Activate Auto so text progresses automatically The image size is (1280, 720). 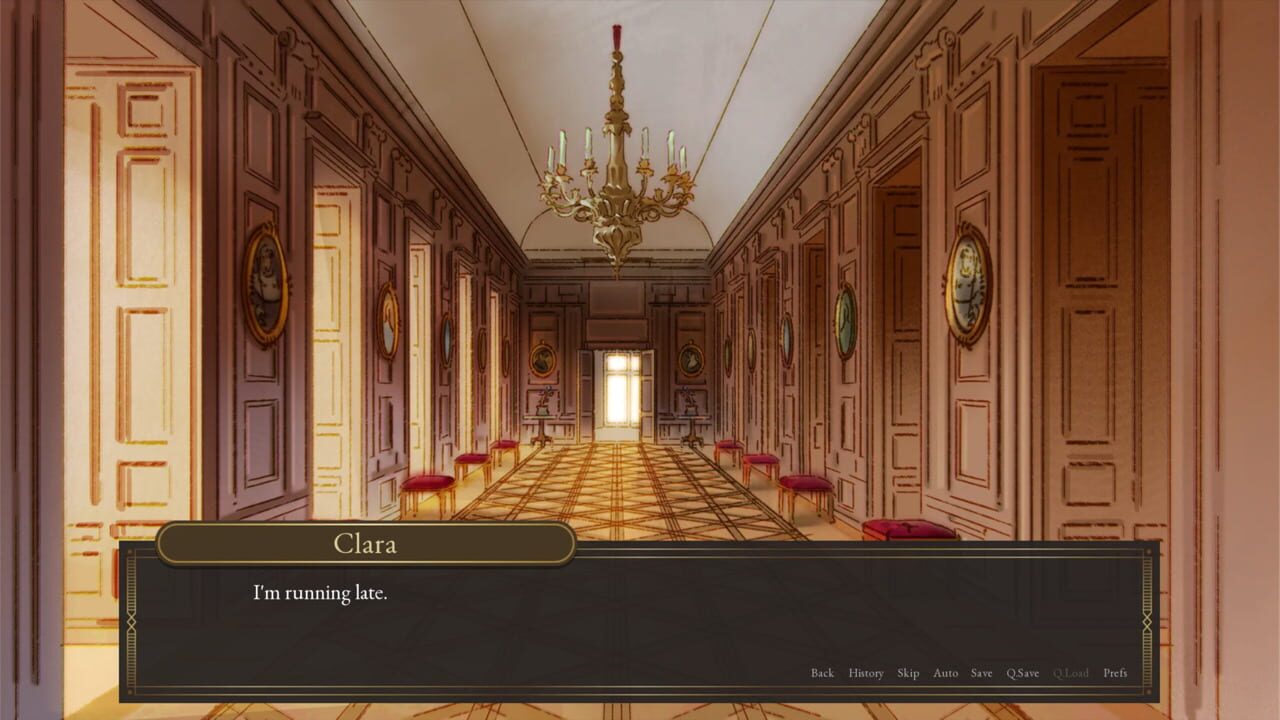944,673
